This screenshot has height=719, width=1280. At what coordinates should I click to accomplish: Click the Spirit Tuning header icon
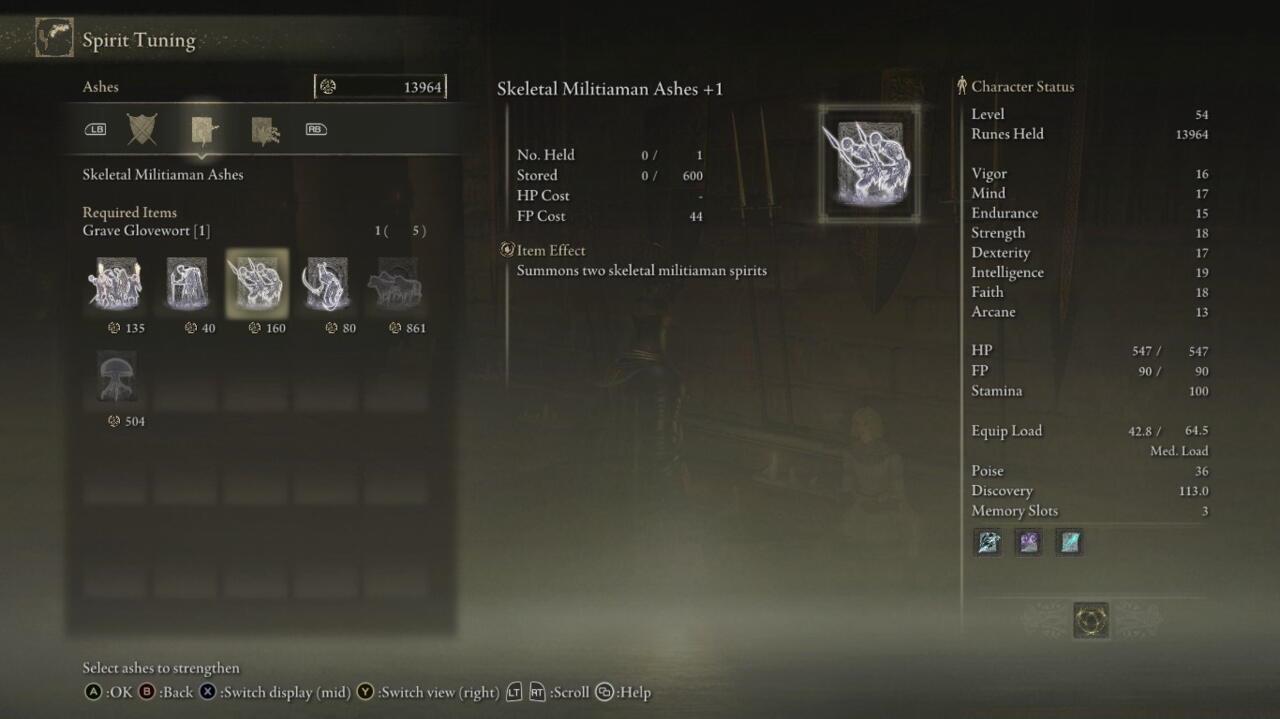pos(54,38)
